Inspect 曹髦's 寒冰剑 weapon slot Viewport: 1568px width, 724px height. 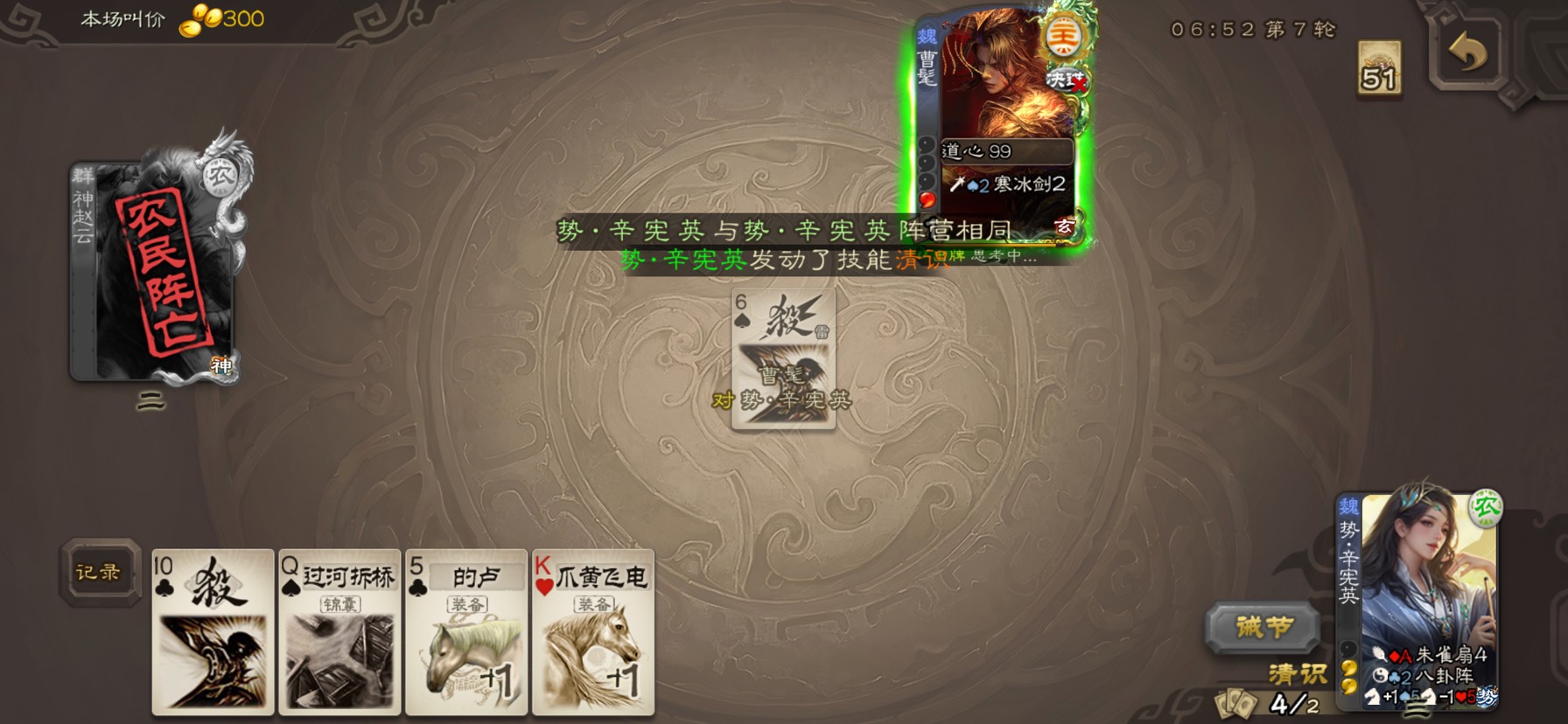click(1009, 184)
